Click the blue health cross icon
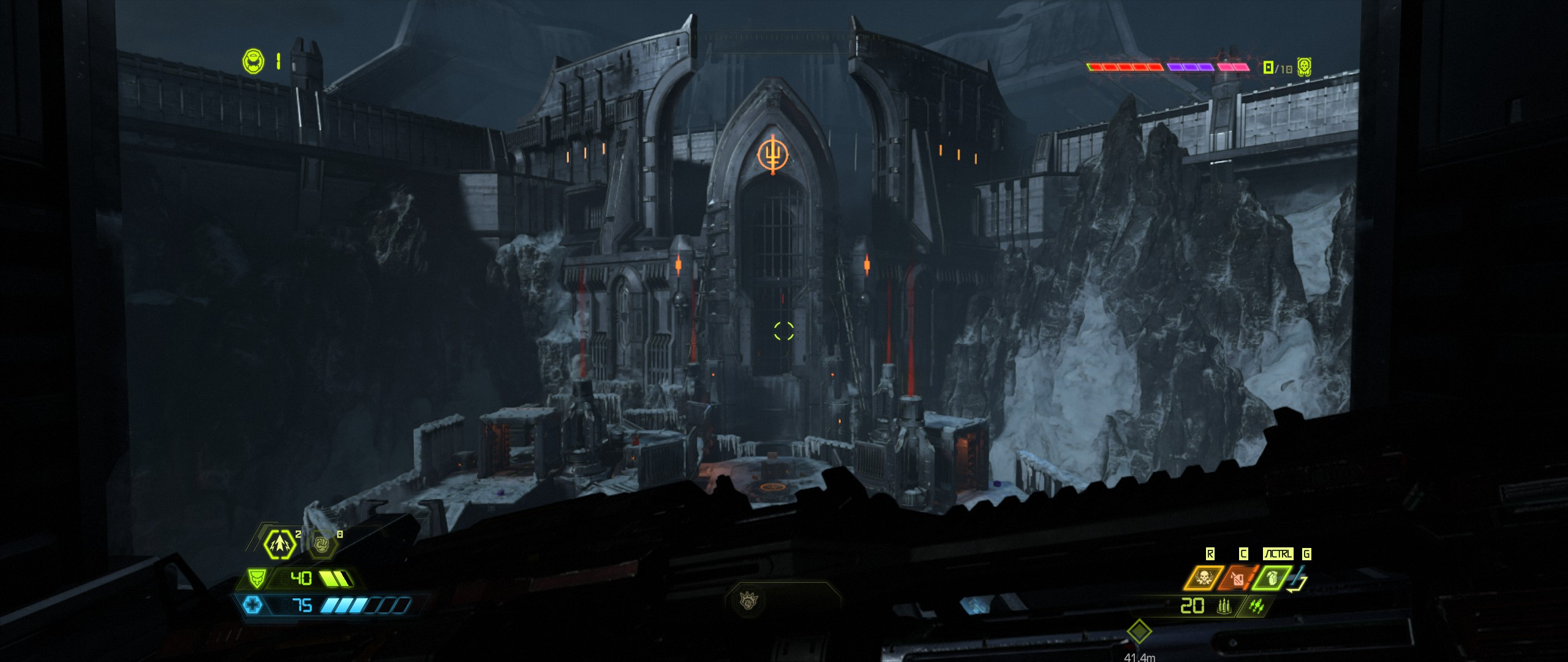 tap(252, 606)
